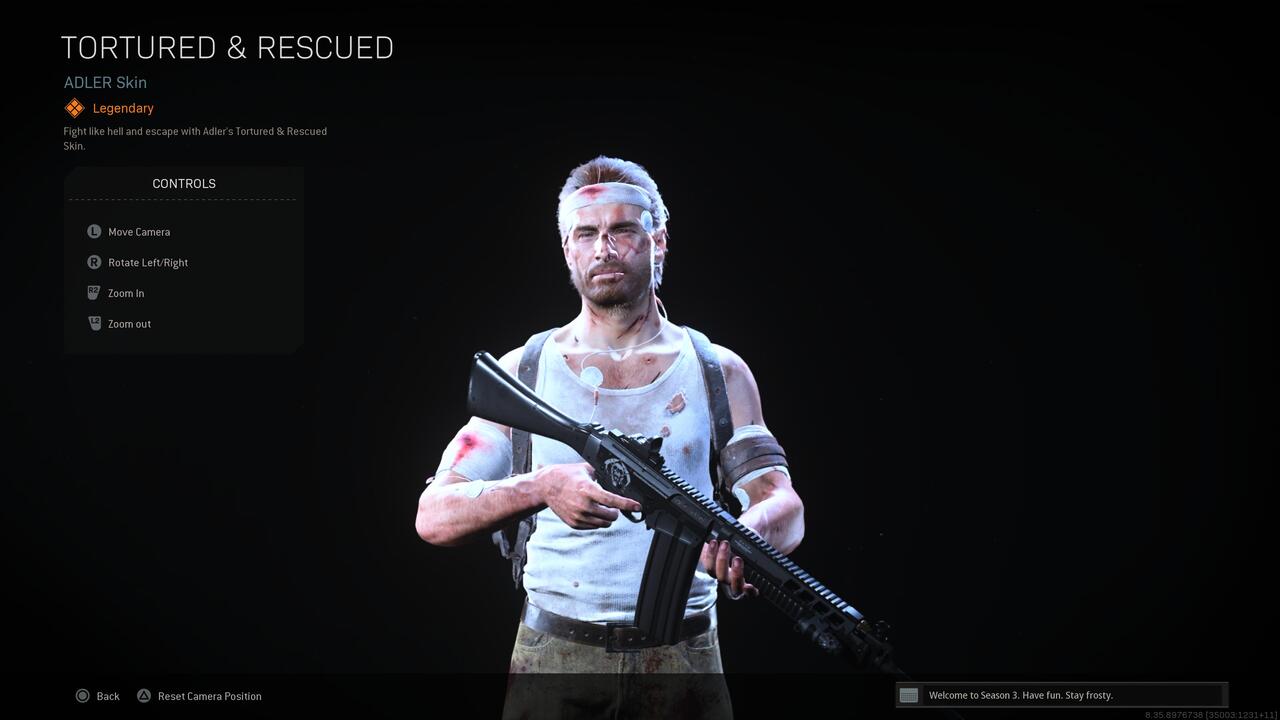This screenshot has width=1280, height=720.
Task: Select the Move Camera control entry
Action: click(x=140, y=231)
